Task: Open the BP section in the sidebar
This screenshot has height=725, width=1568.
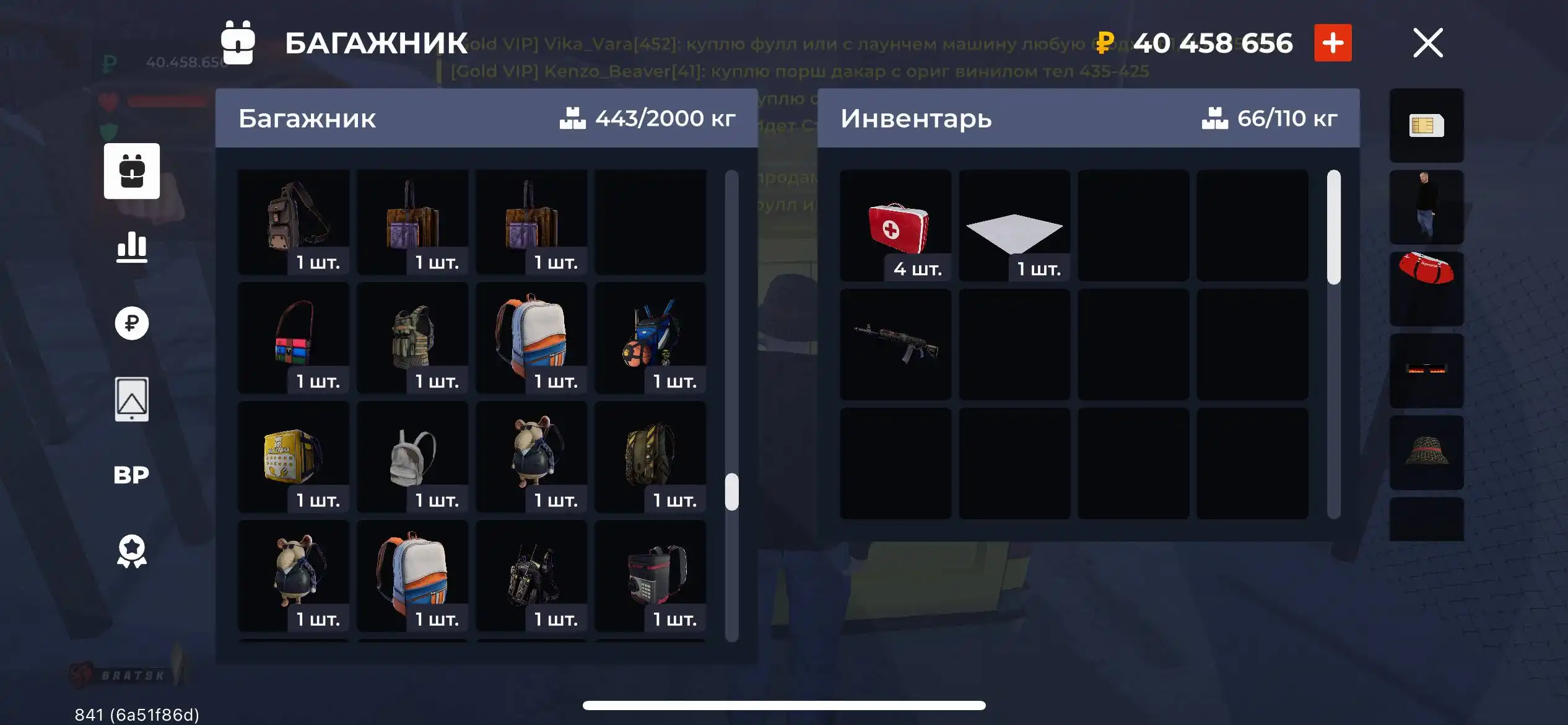Action: click(132, 474)
